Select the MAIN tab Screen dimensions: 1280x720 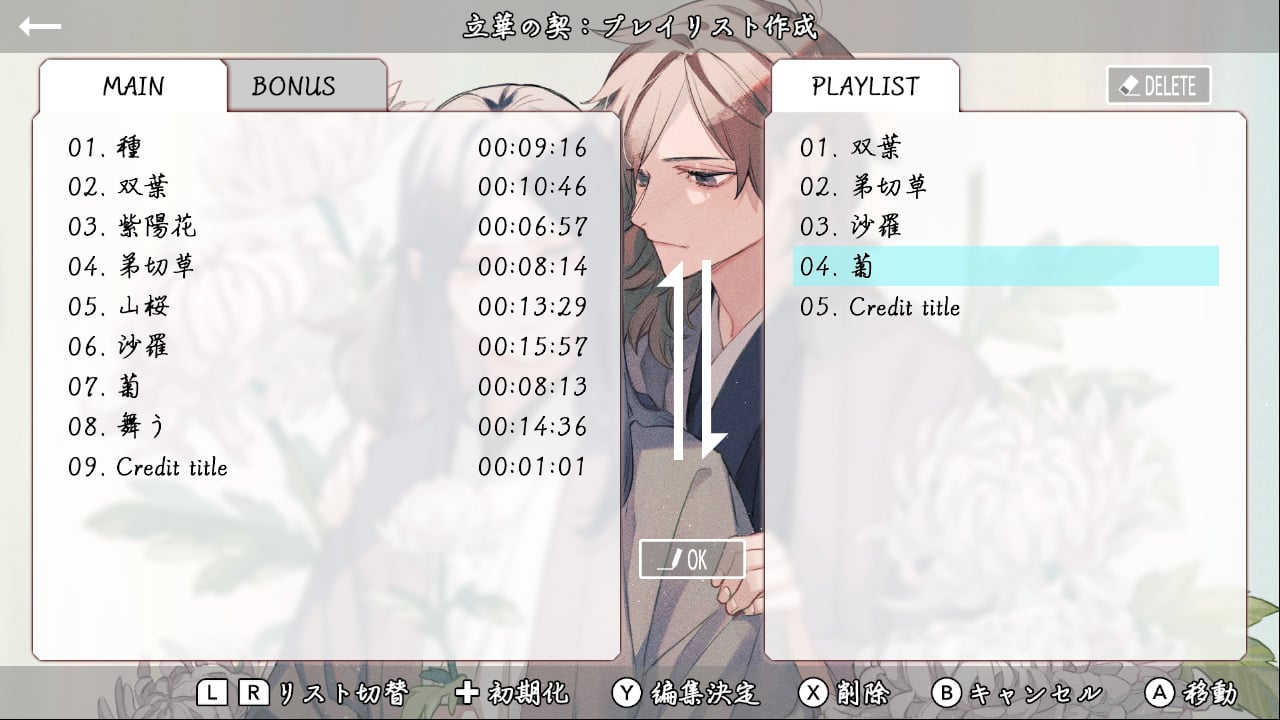click(133, 86)
